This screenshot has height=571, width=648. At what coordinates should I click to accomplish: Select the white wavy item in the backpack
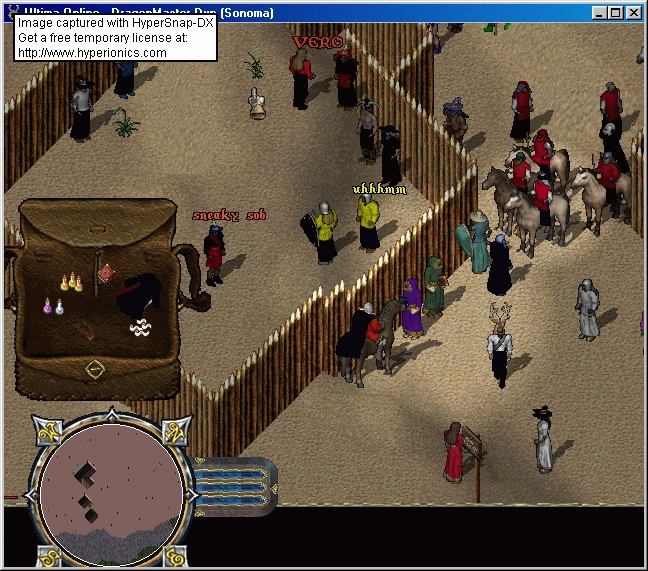pos(141,326)
